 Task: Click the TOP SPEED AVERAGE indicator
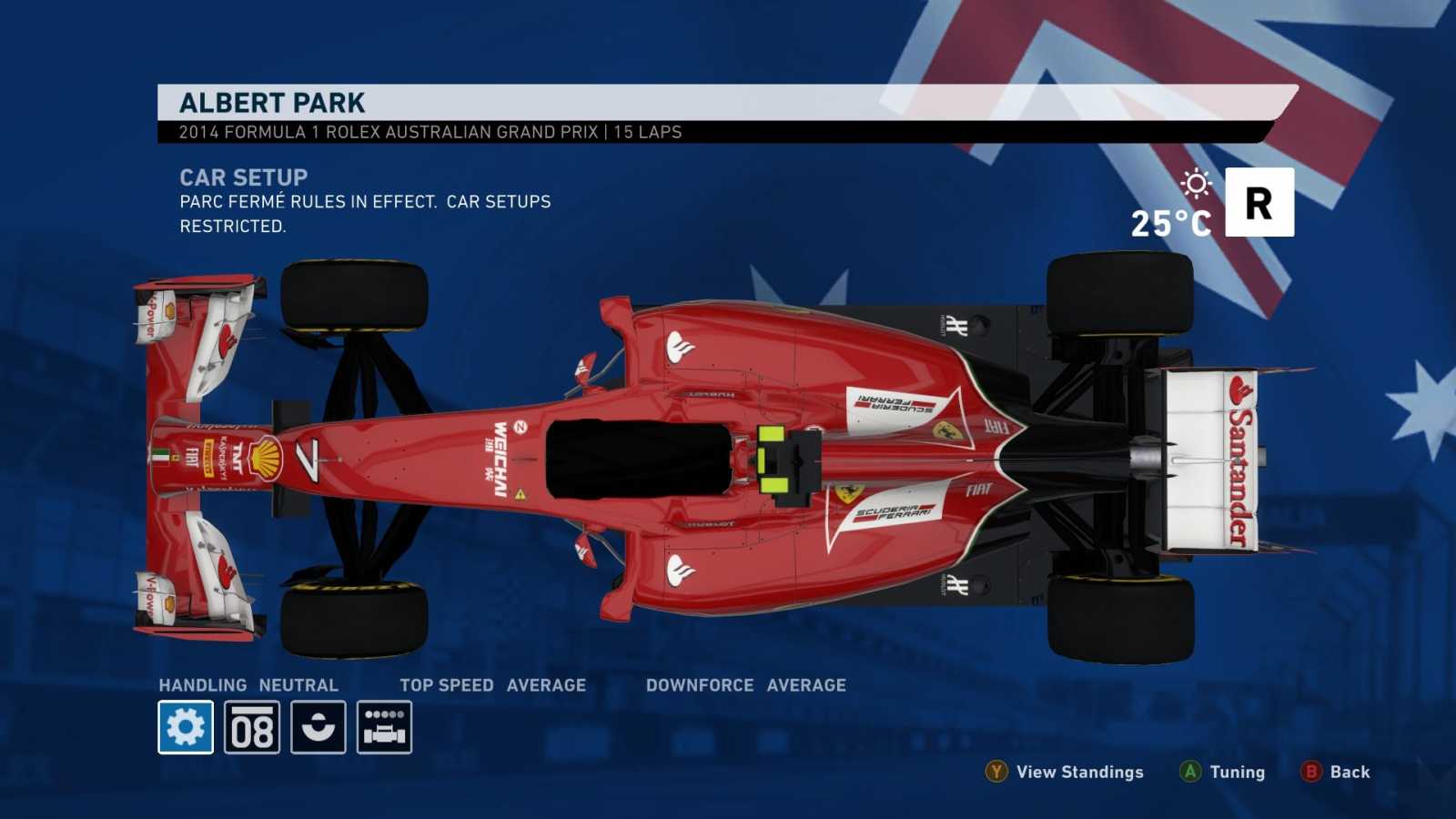click(491, 684)
